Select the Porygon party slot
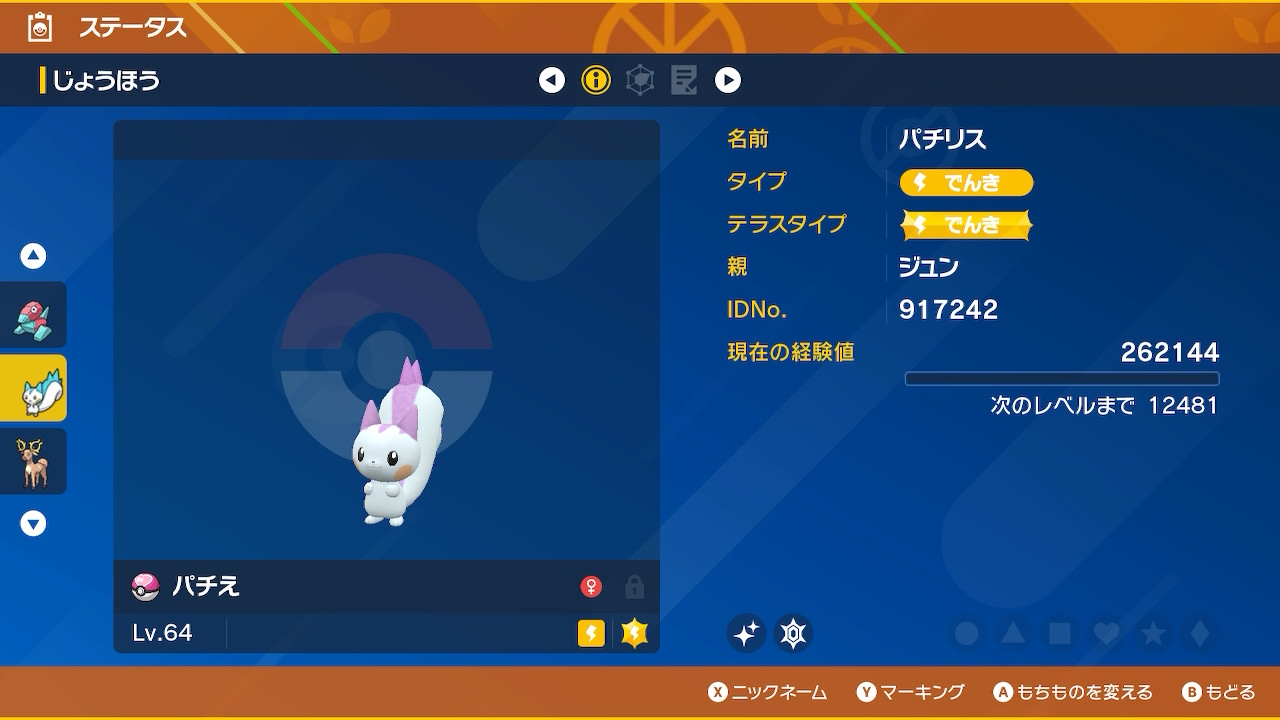The height and width of the screenshot is (720, 1280). [33, 315]
